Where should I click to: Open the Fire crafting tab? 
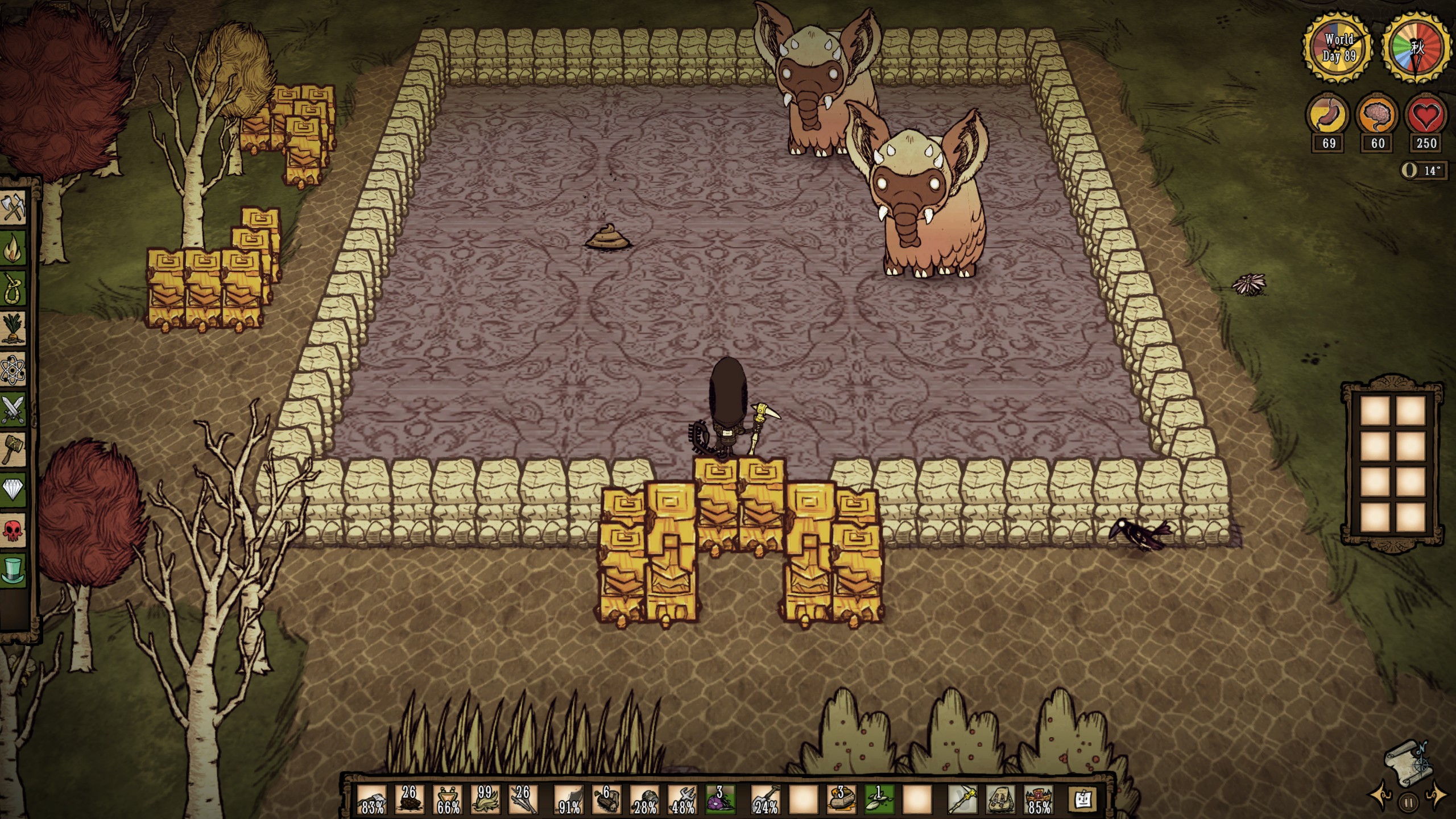coord(14,247)
